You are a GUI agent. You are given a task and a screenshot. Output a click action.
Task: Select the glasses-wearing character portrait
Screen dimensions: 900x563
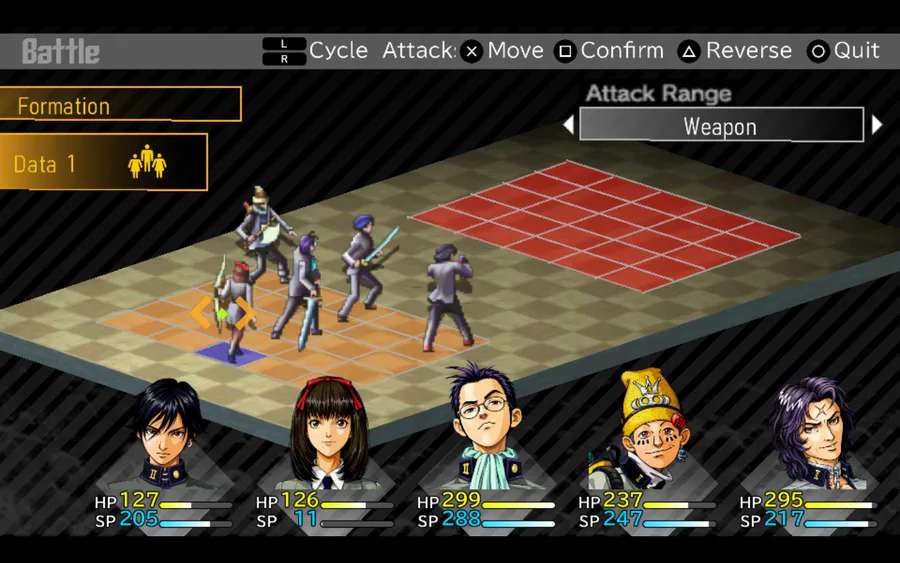(x=485, y=430)
